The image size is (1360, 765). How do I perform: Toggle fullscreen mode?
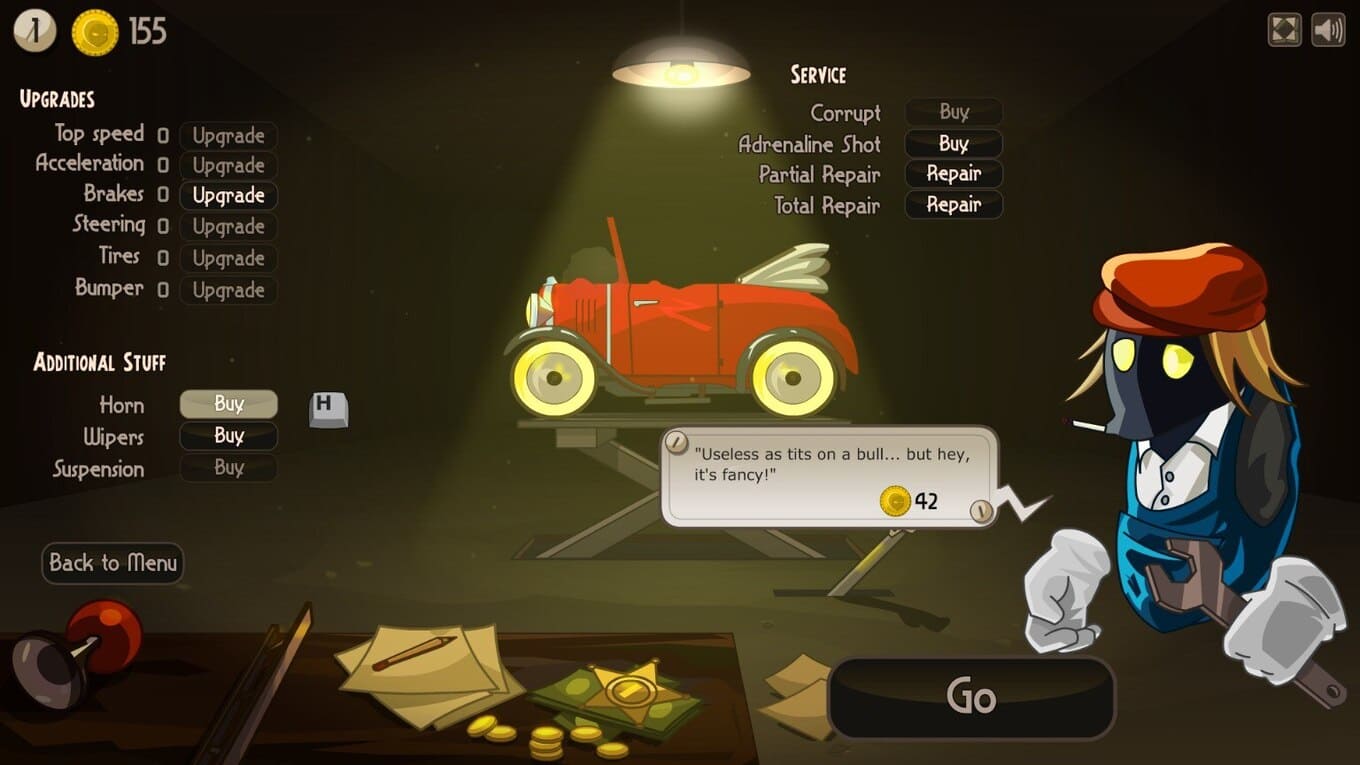(1284, 30)
